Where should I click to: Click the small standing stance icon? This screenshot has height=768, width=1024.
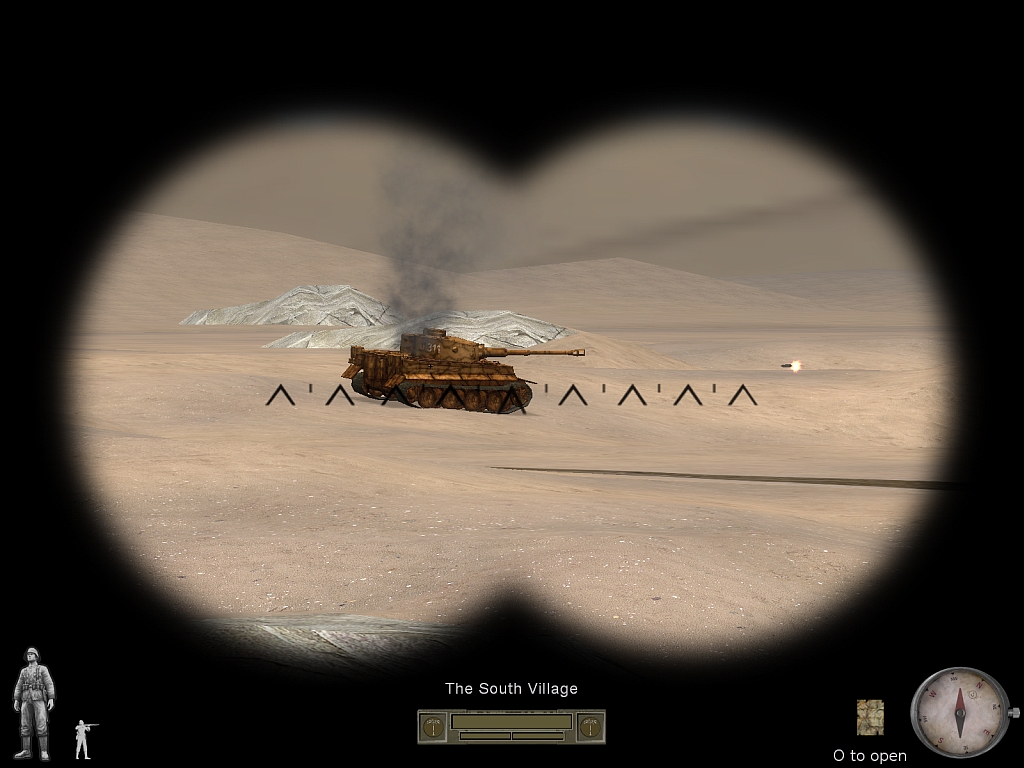point(83,738)
